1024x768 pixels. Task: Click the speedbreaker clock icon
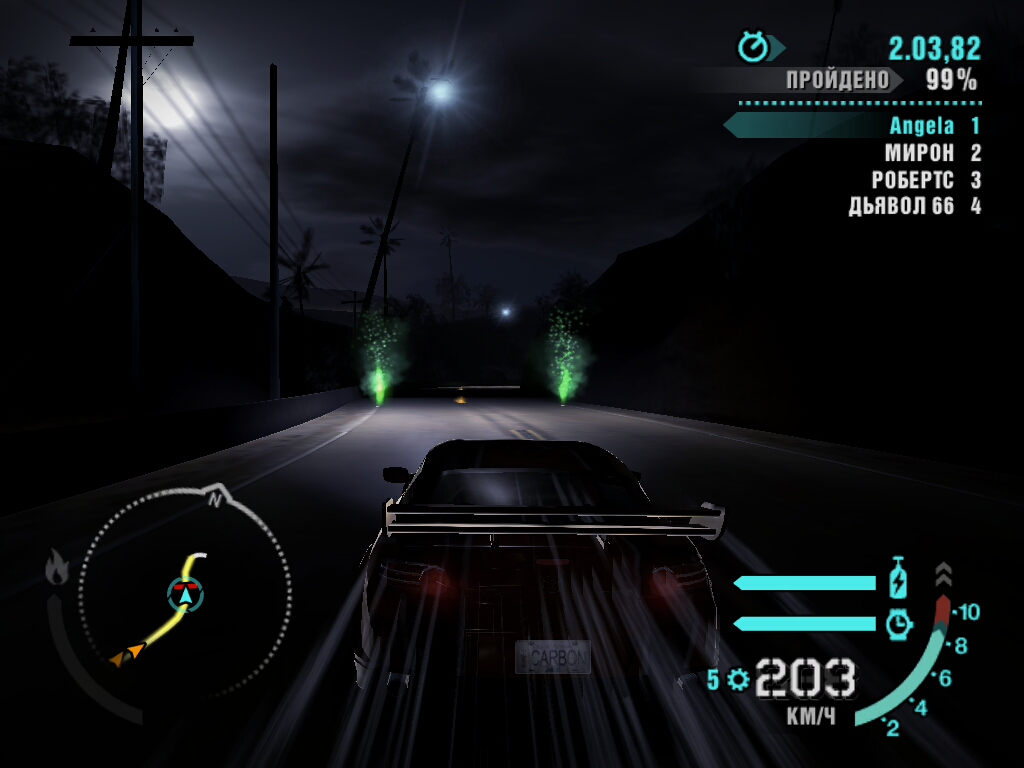pos(899,624)
